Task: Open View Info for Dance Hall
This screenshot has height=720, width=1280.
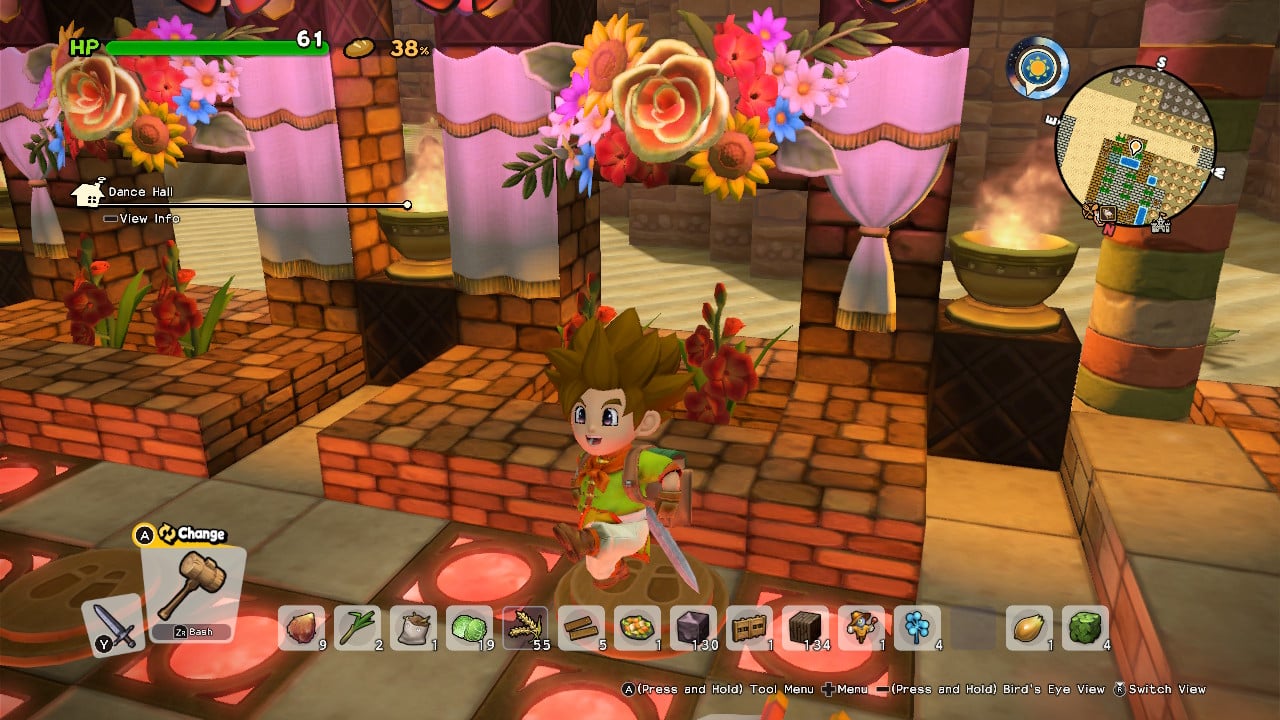Action: click(x=148, y=219)
